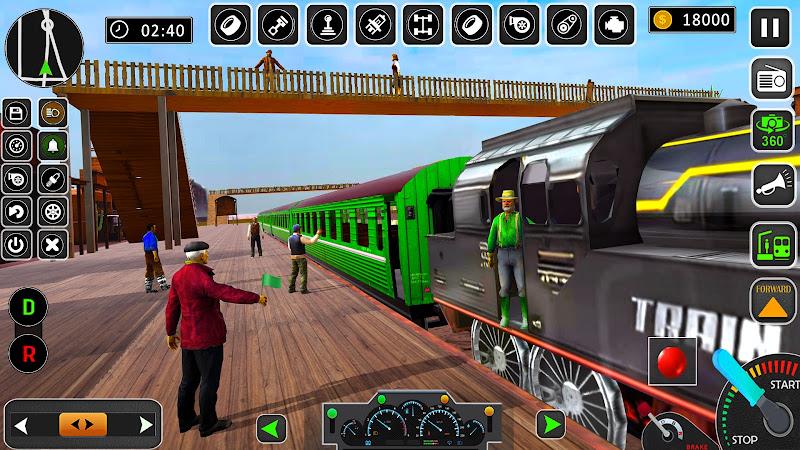Choose the gear shifter icon

click(x=327, y=25)
